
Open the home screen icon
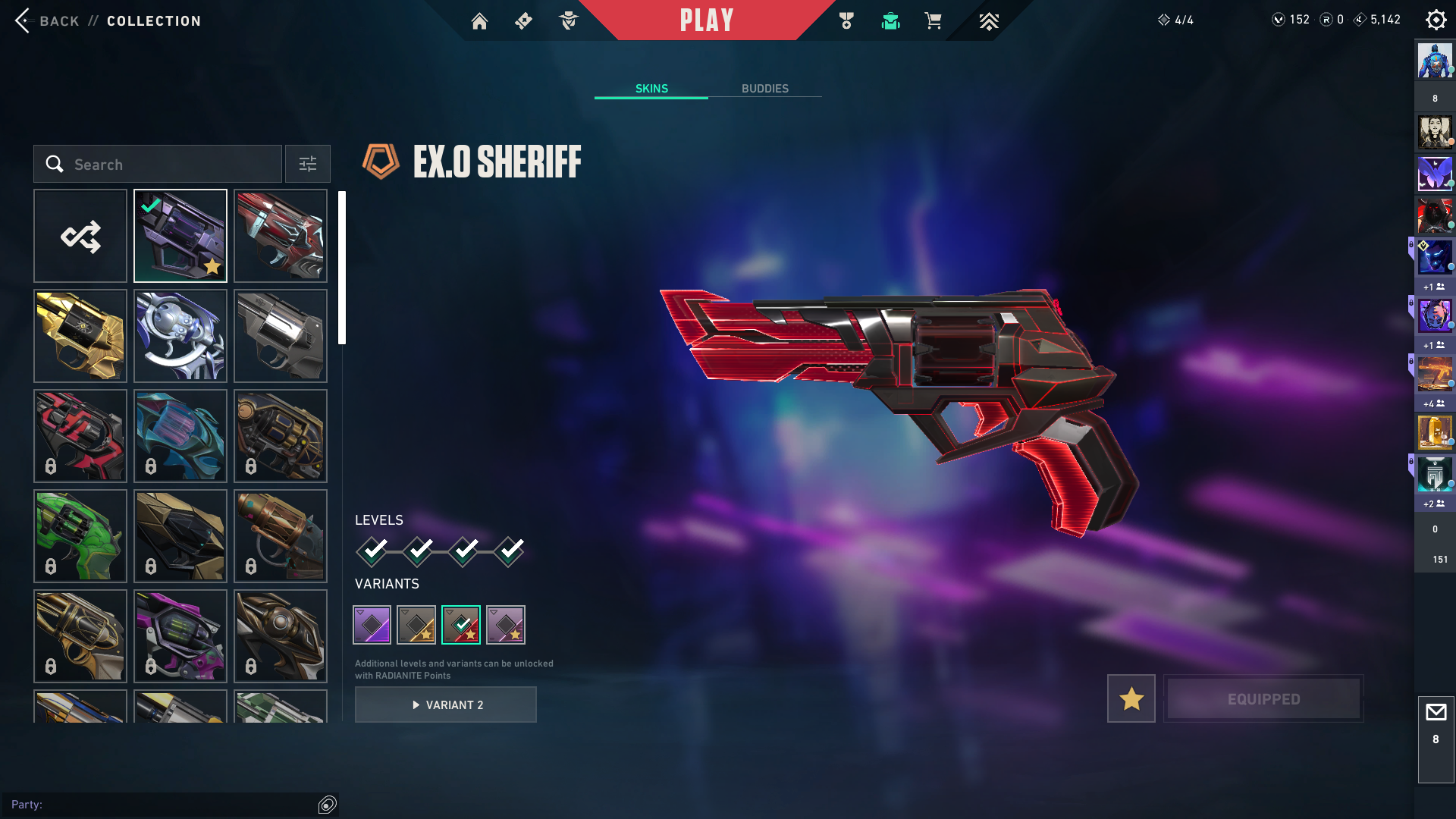point(479,21)
